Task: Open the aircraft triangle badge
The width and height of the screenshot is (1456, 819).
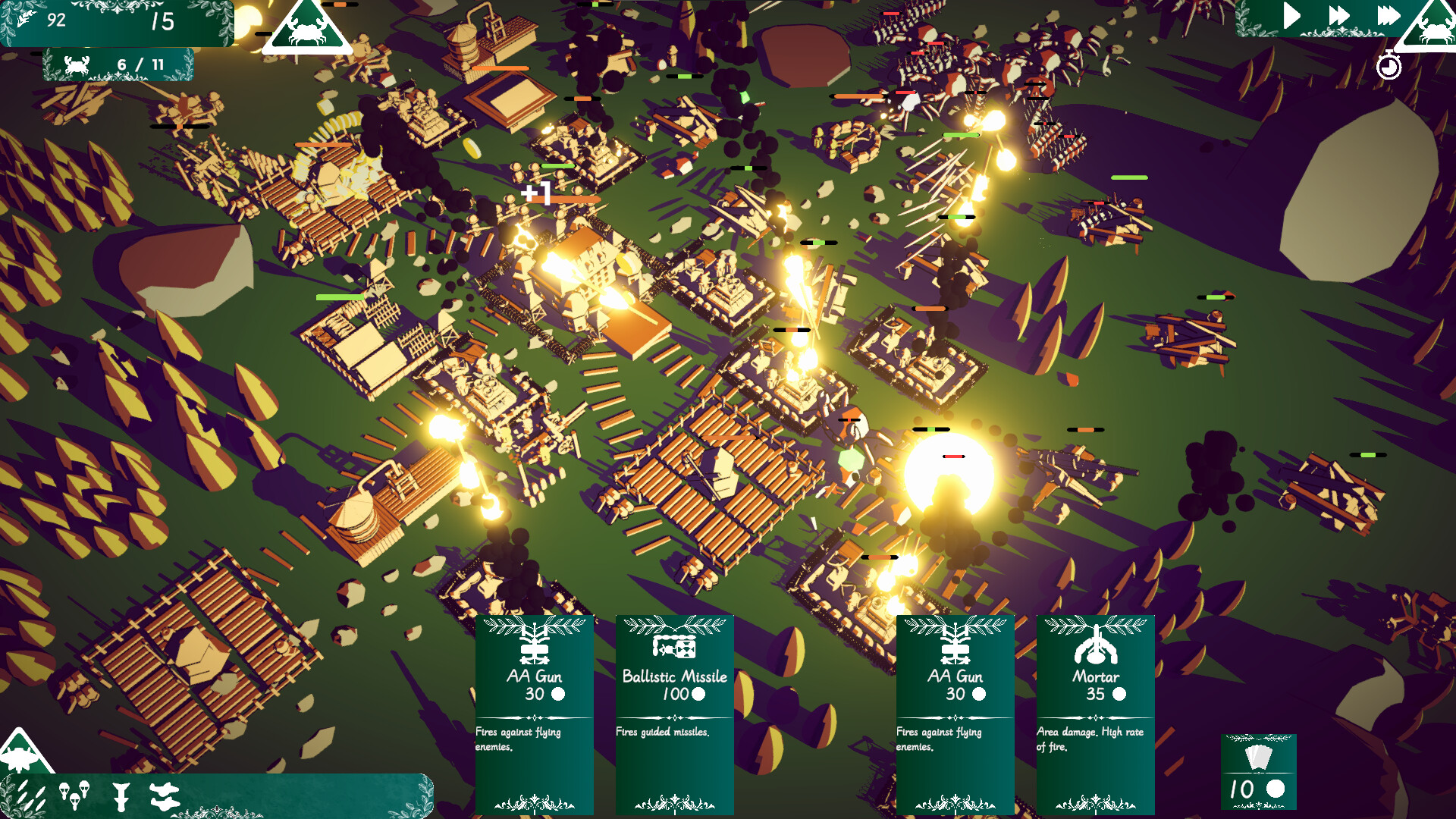Action: coord(21,752)
